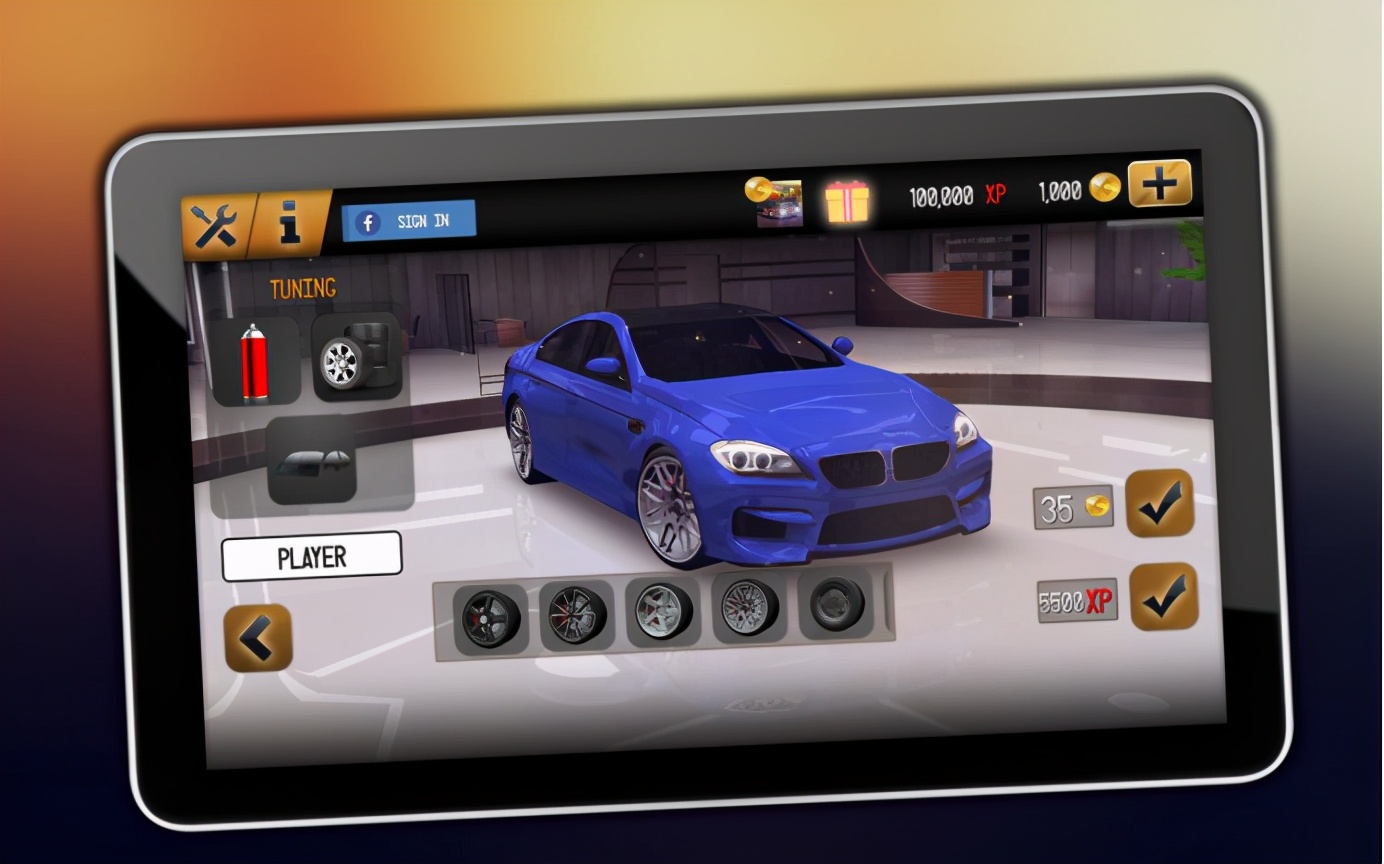Screen dimensions: 1384x864
Task: Confirm purchase for 35 coins
Action: pyautogui.click(x=1160, y=503)
